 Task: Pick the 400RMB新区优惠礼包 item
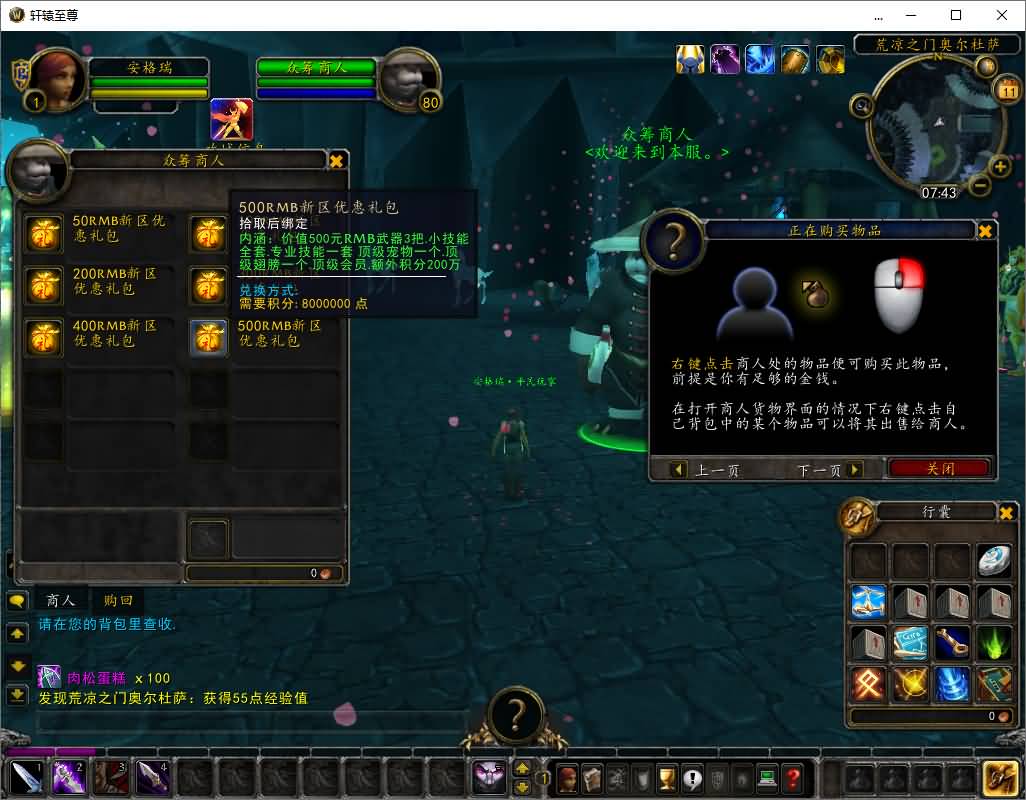[44, 339]
